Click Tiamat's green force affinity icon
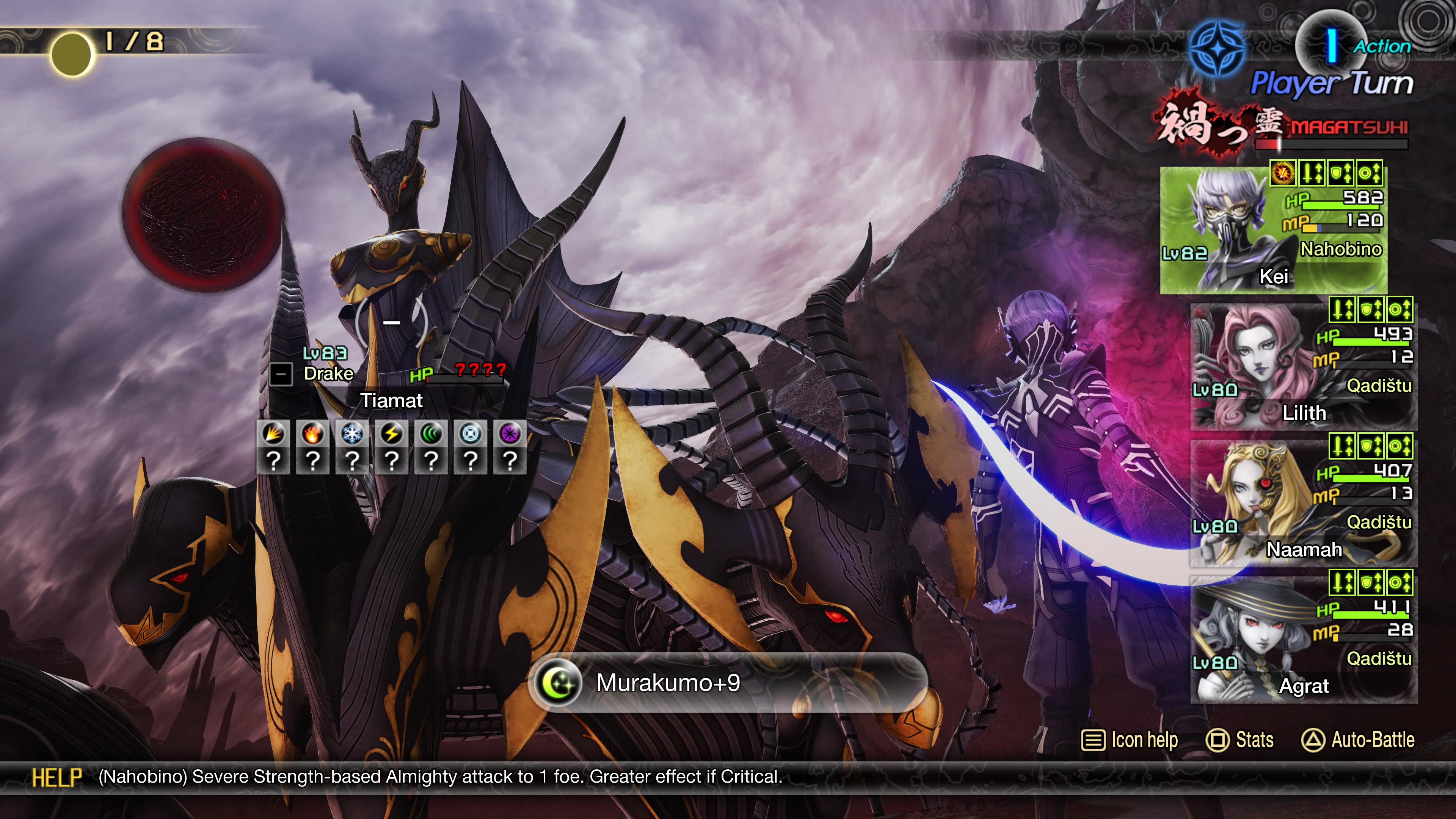 431,434
